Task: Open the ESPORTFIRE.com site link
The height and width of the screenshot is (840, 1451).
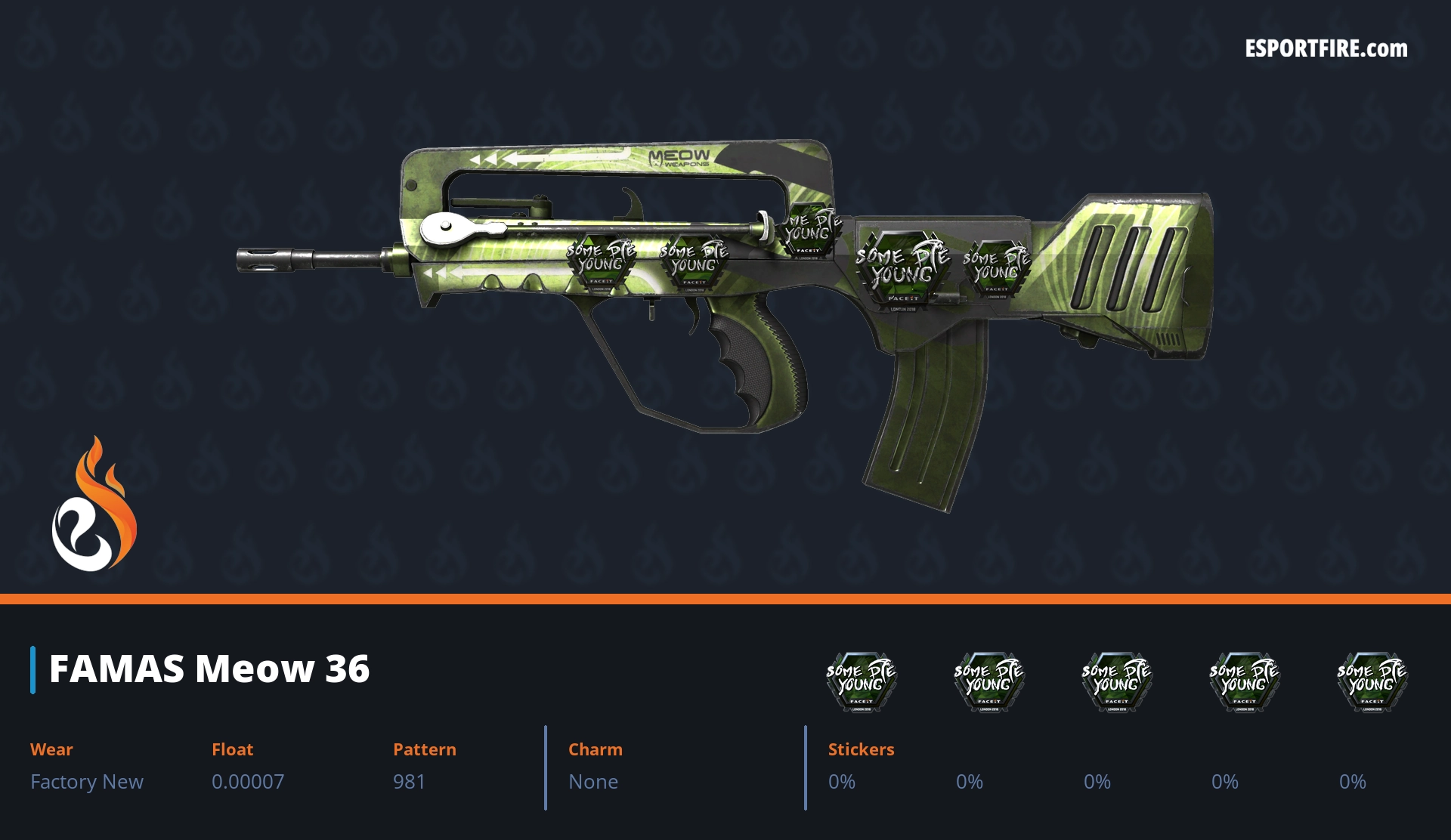Action: coord(1326,49)
